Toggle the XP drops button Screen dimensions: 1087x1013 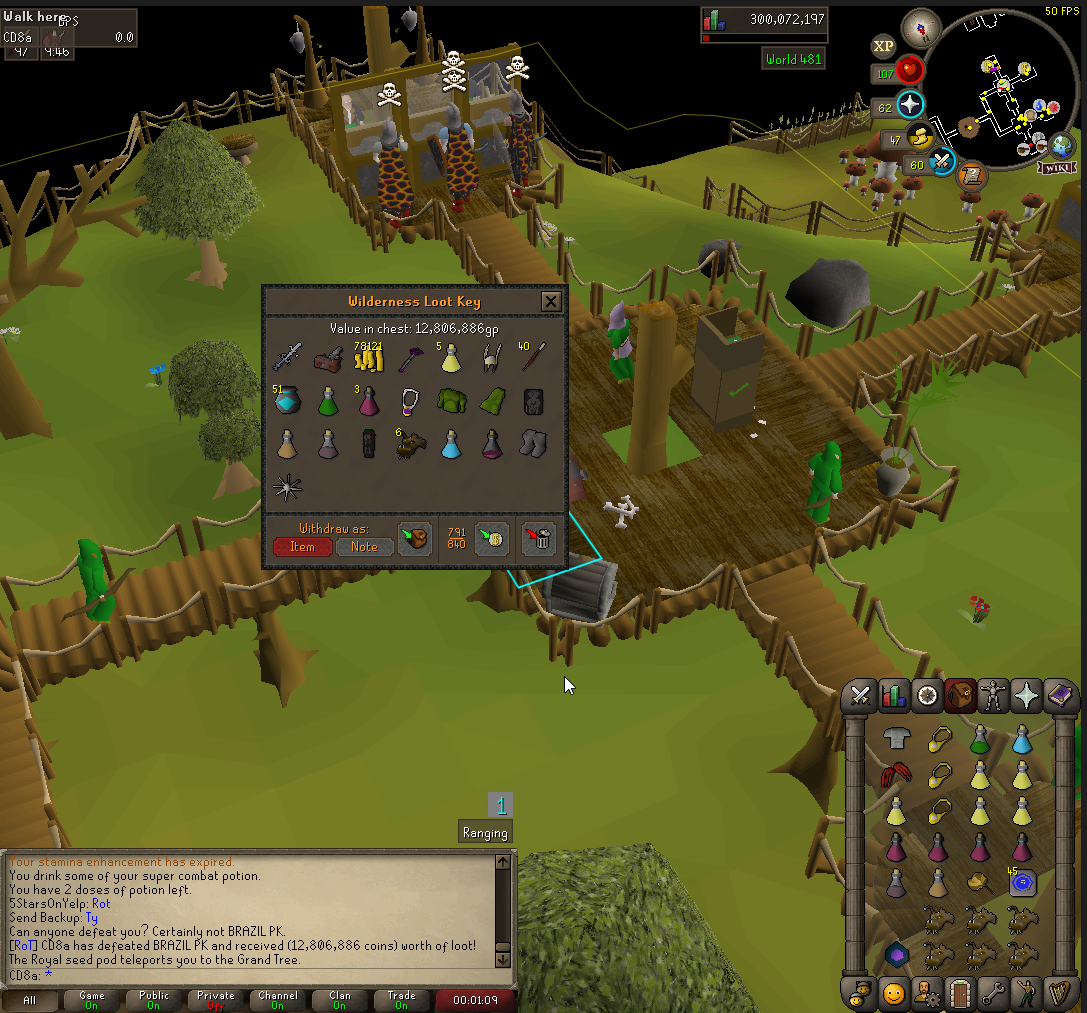coord(883,45)
